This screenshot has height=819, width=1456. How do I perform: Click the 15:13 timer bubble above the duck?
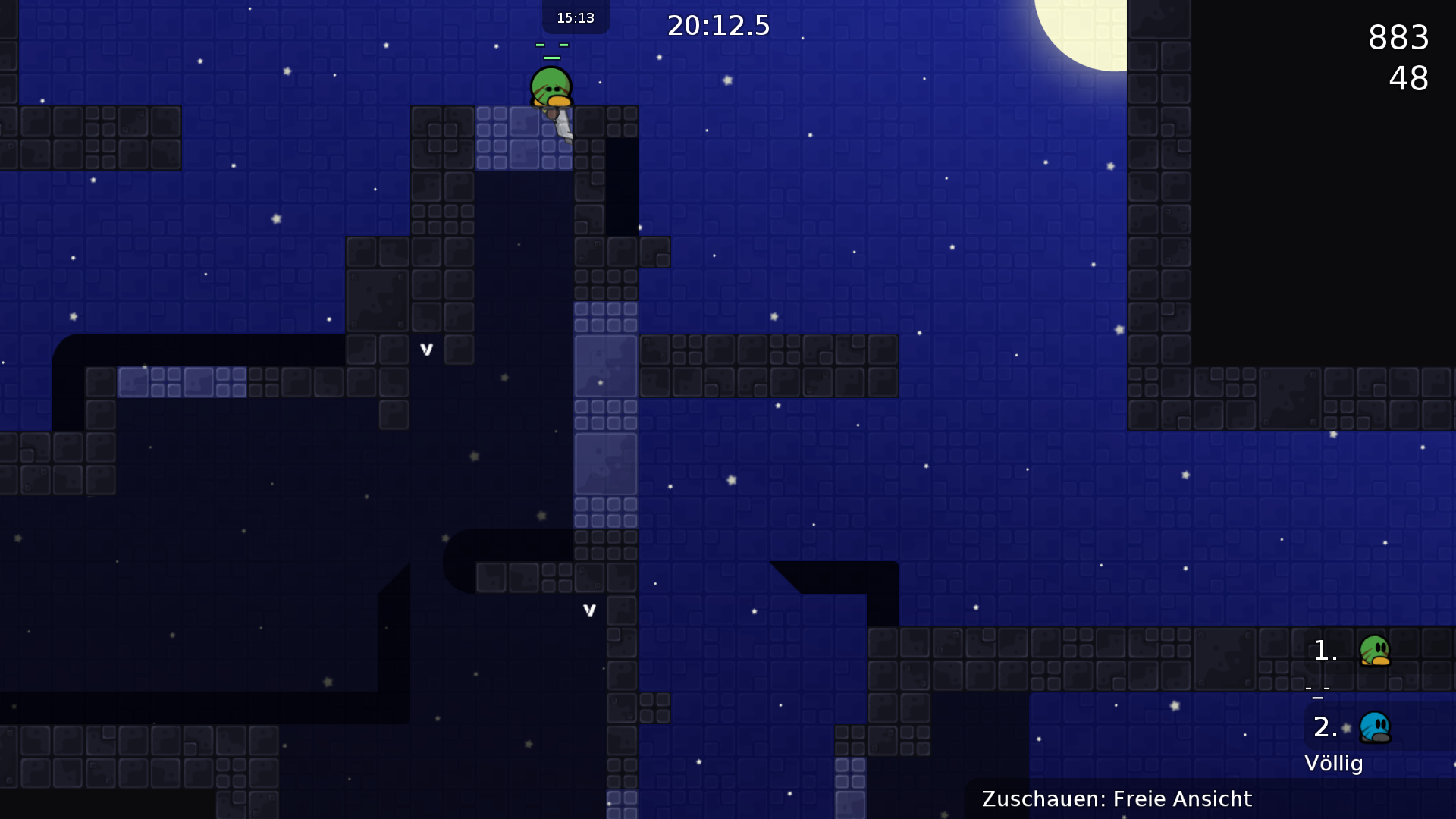(575, 17)
